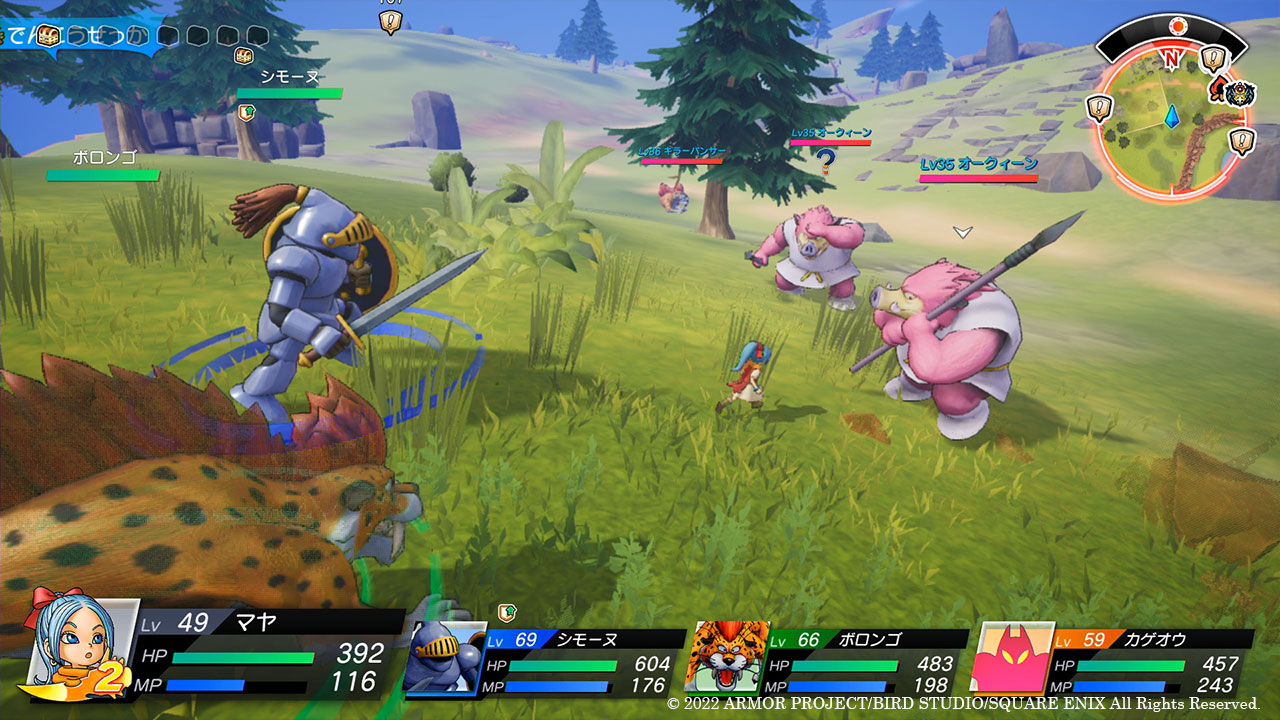Click the defense-up buff icon beside Simone's panel
The height and width of the screenshot is (720, 1280).
point(507,612)
